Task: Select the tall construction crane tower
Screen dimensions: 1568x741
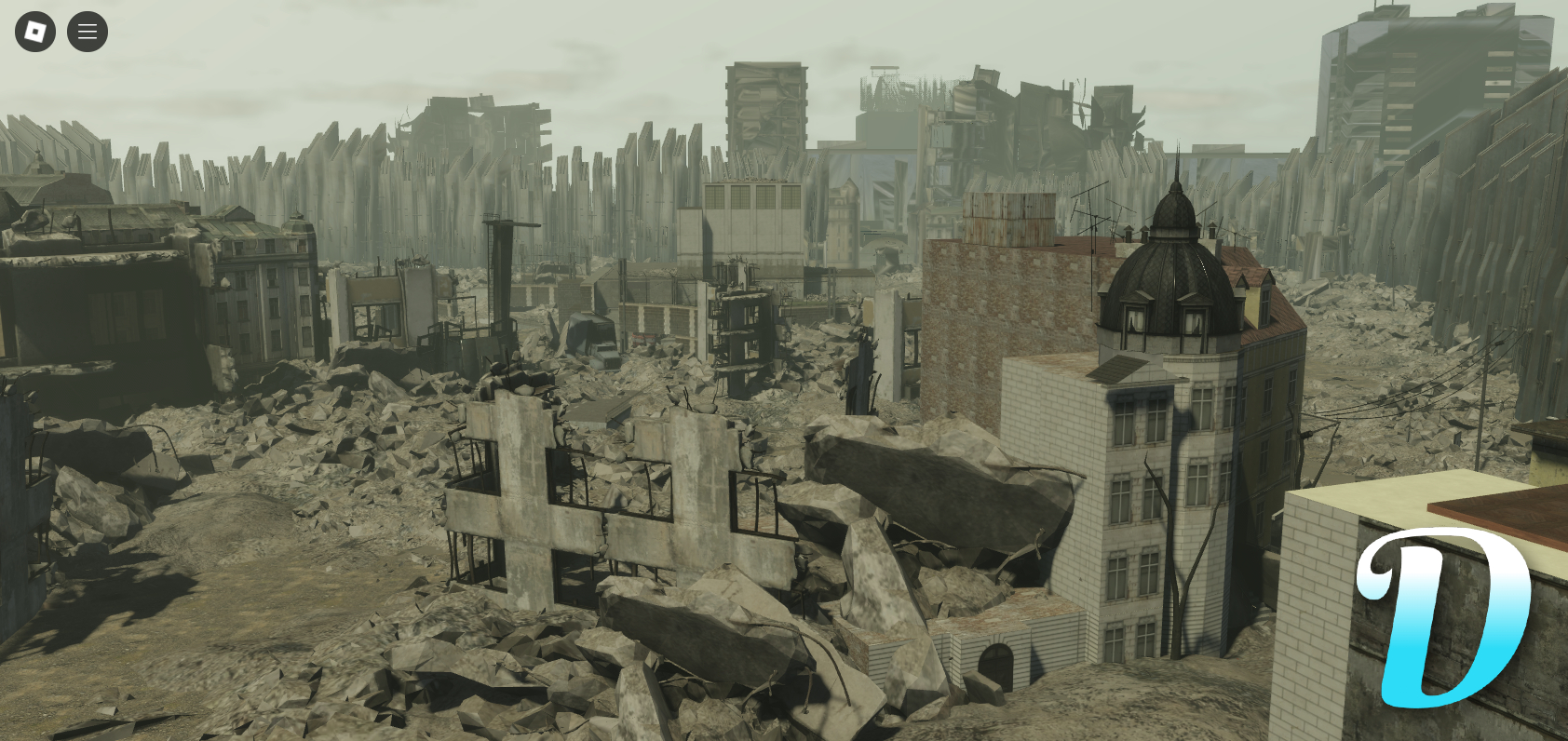Action: (x=501, y=279)
